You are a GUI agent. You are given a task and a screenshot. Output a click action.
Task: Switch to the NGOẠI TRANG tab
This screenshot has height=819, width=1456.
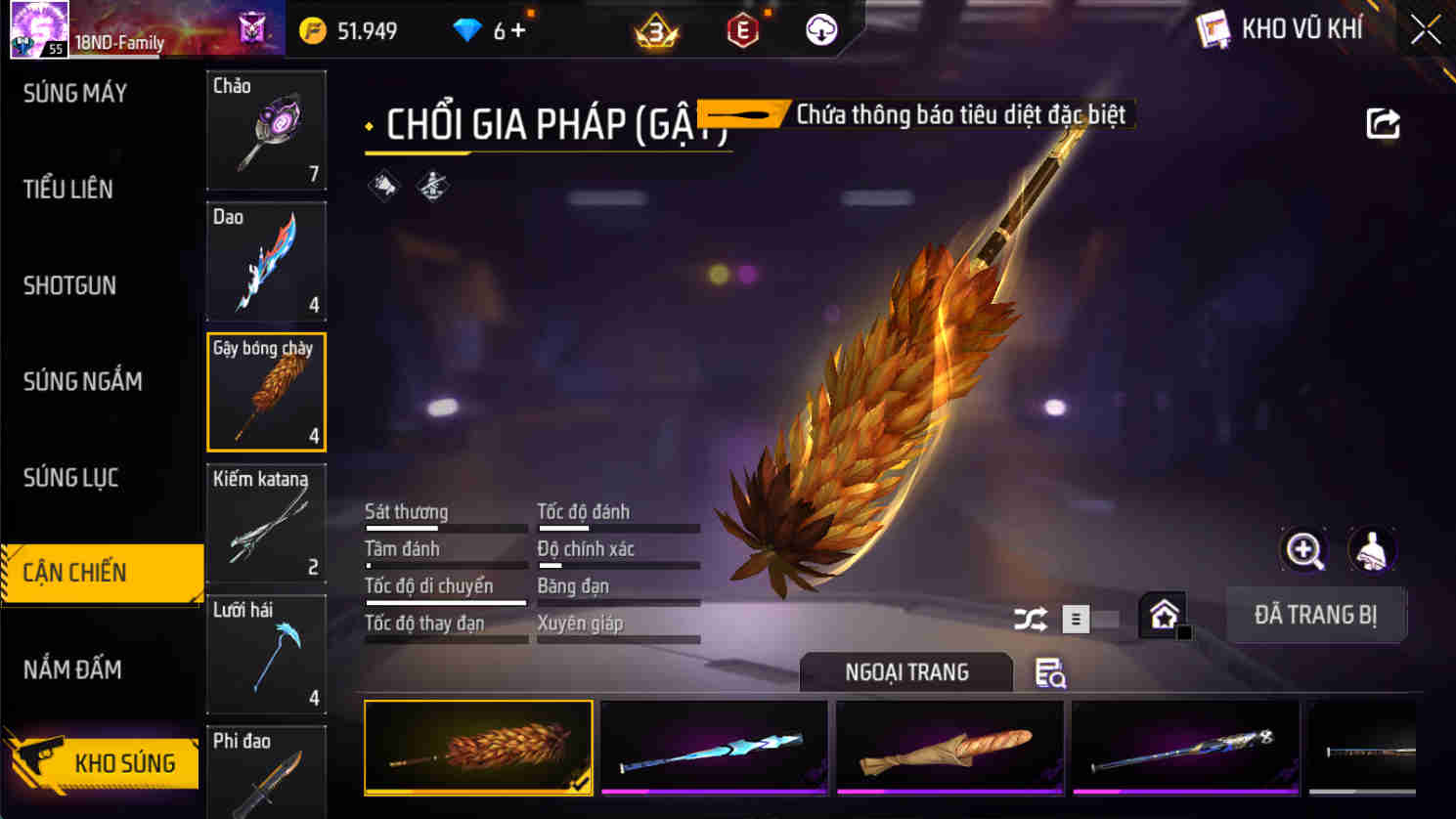(x=905, y=672)
